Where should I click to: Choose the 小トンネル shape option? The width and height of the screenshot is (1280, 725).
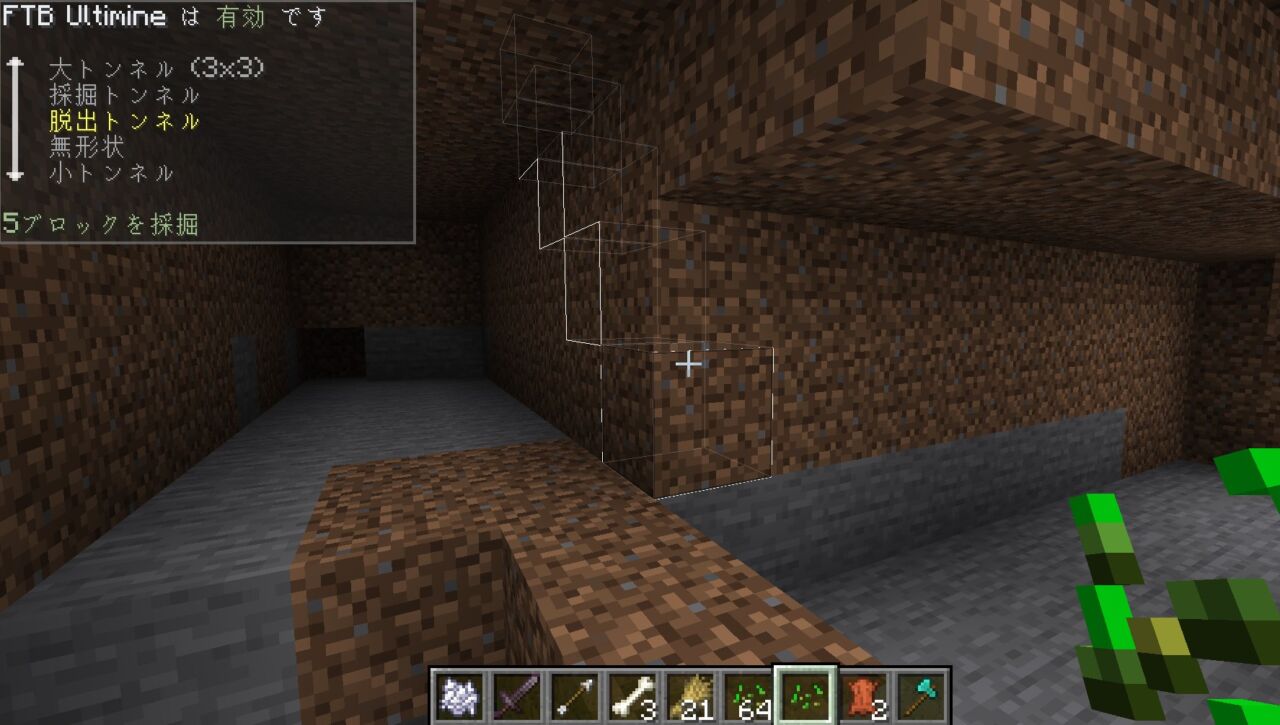click(112, 173)
